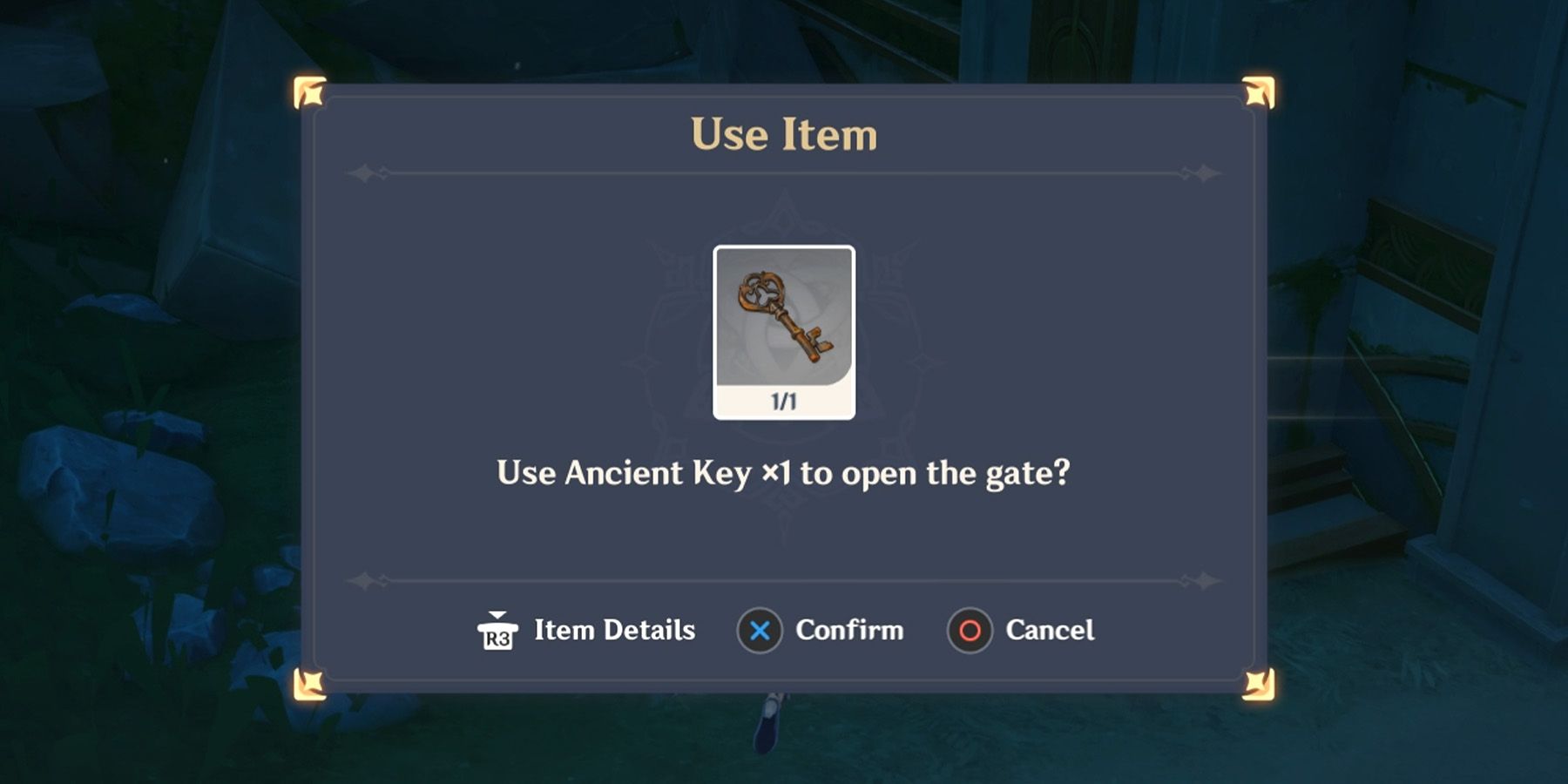1568x784 pixels.
Task: Select the glowing top-left corner ornament
Action: click(x=311, y=91)
